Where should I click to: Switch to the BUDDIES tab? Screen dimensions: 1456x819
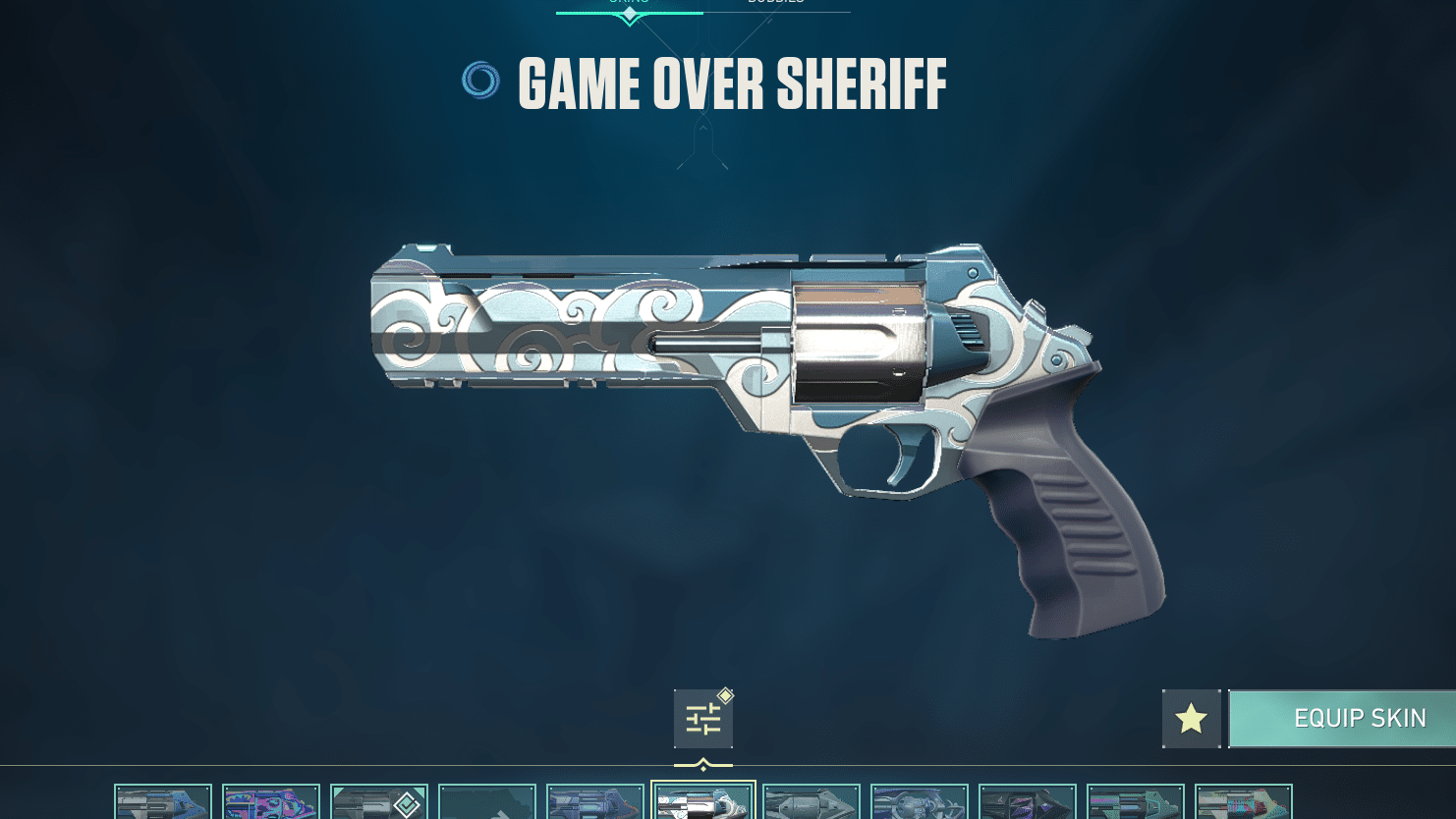(x=778, y=4)
